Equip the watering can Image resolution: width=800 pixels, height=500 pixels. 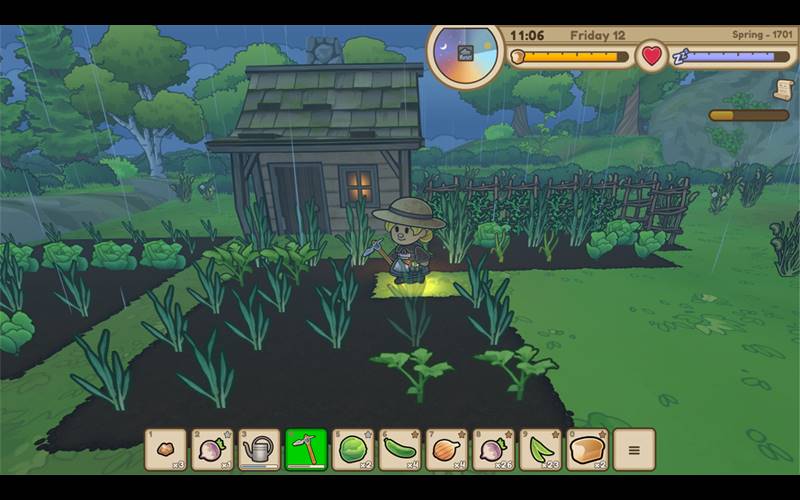[259, 449]
